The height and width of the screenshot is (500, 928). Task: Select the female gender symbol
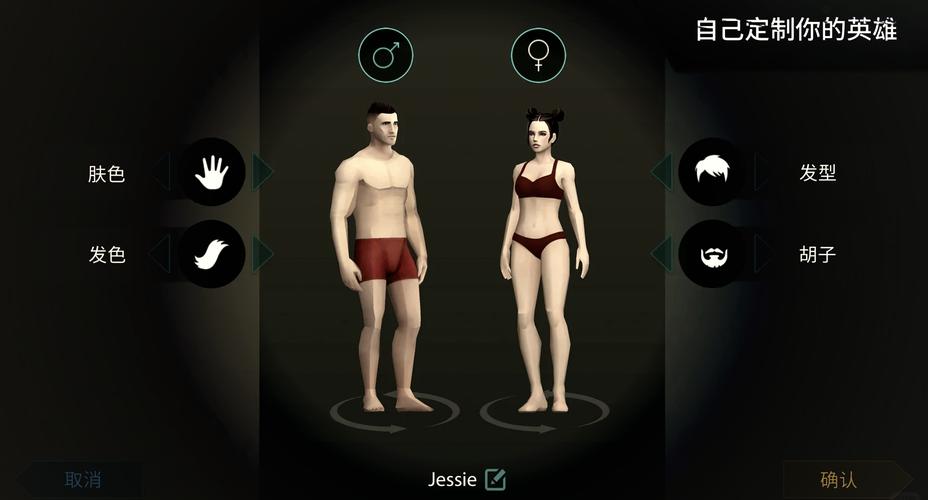pos(538,54)
